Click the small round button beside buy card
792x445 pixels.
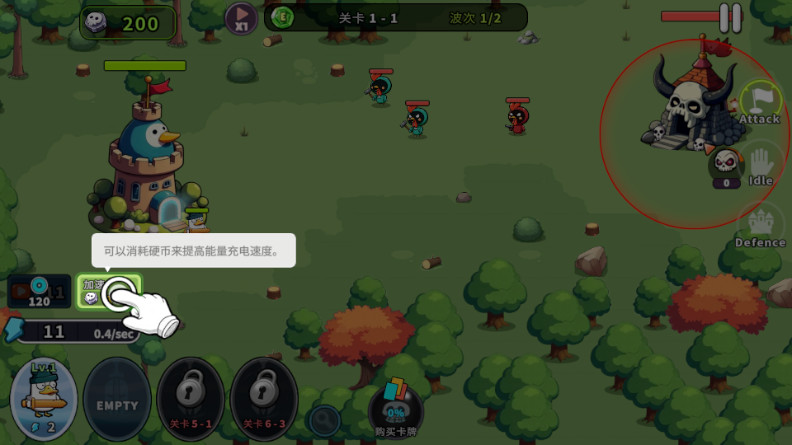point(325,420)
